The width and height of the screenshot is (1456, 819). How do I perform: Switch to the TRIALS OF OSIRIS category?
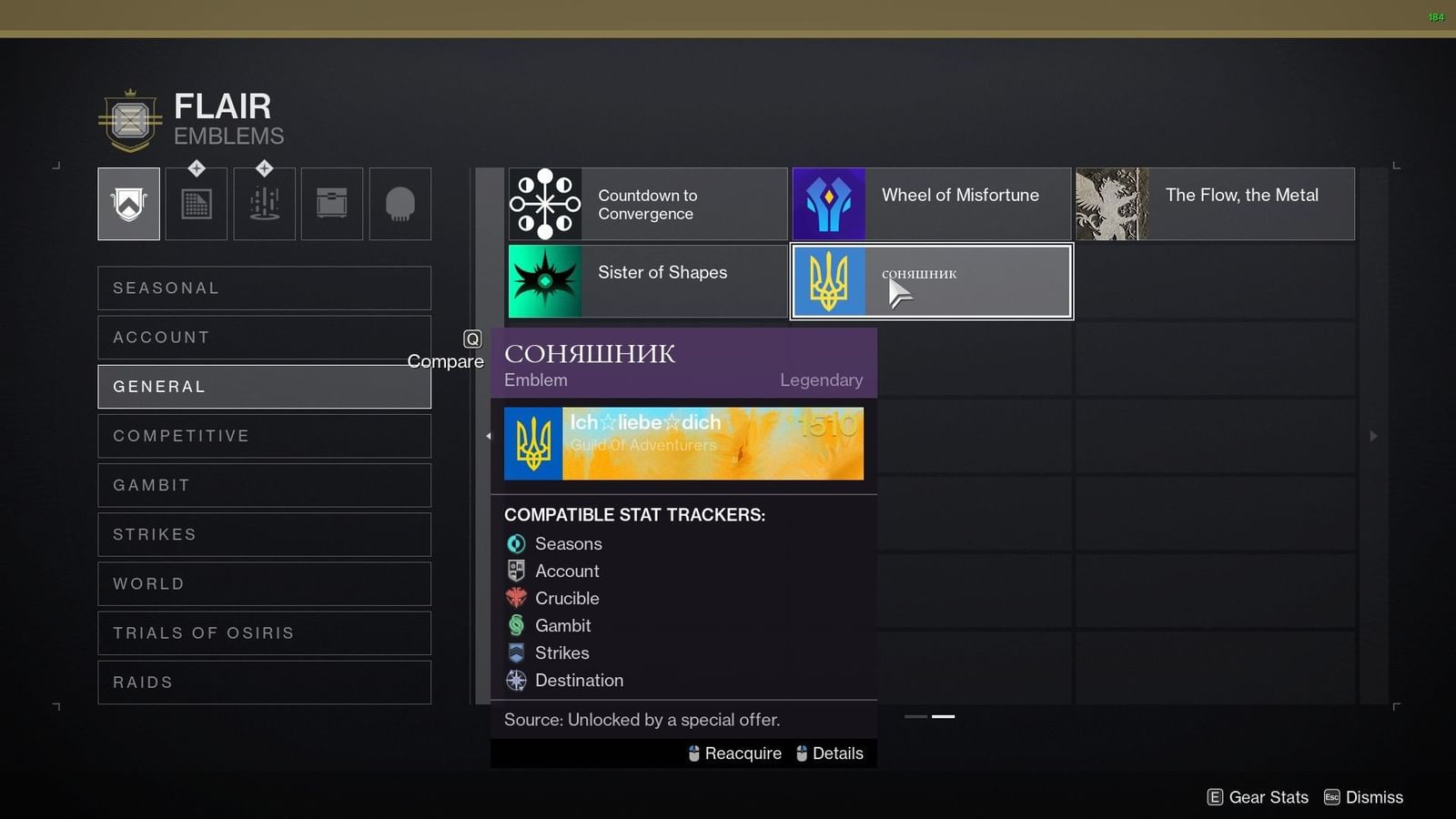(x=264, y=632)
